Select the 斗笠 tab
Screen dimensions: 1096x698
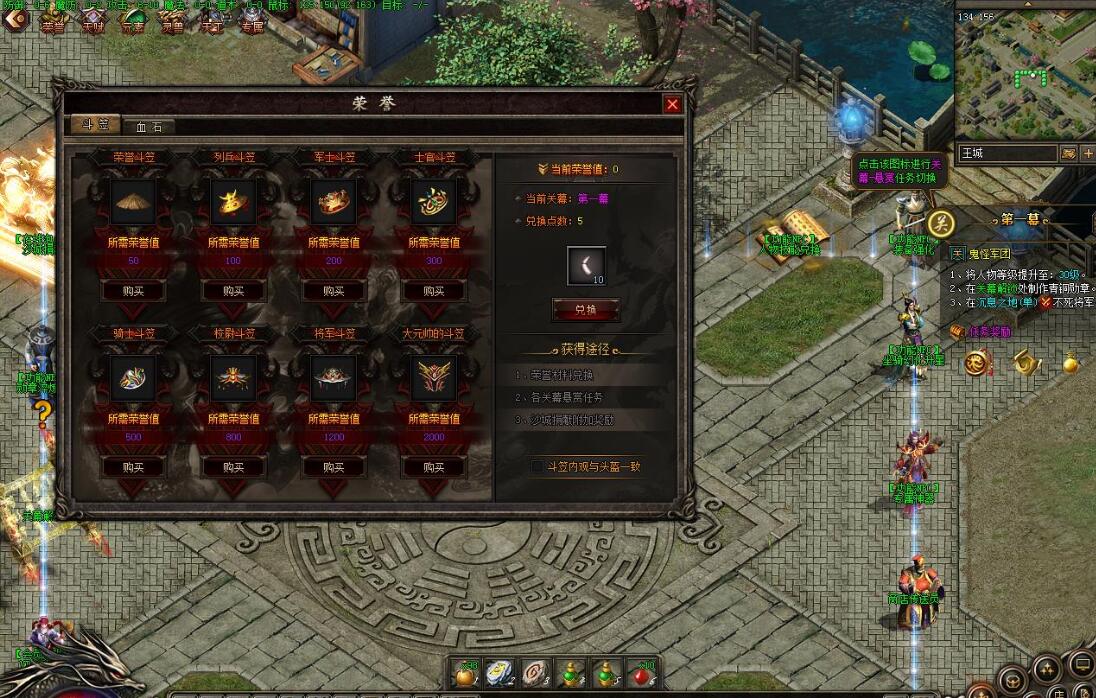pos(95,125)
